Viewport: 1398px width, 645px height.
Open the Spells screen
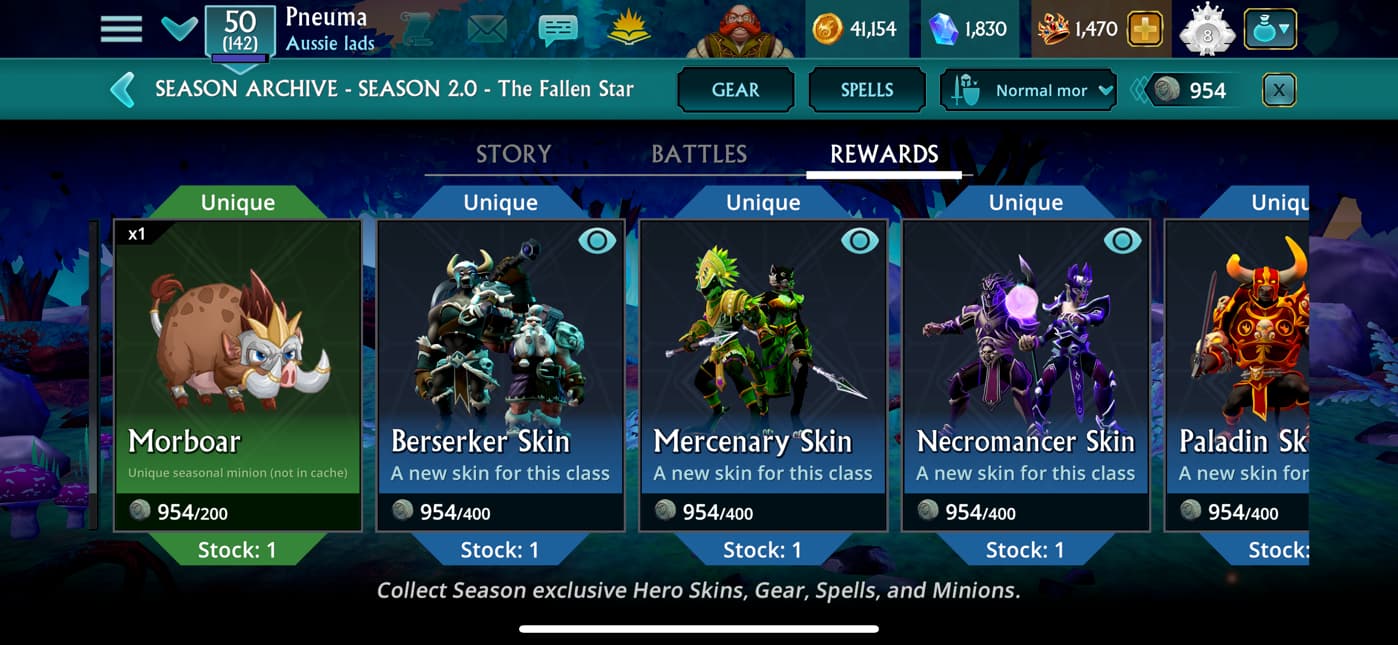click(x=866, y=90)
